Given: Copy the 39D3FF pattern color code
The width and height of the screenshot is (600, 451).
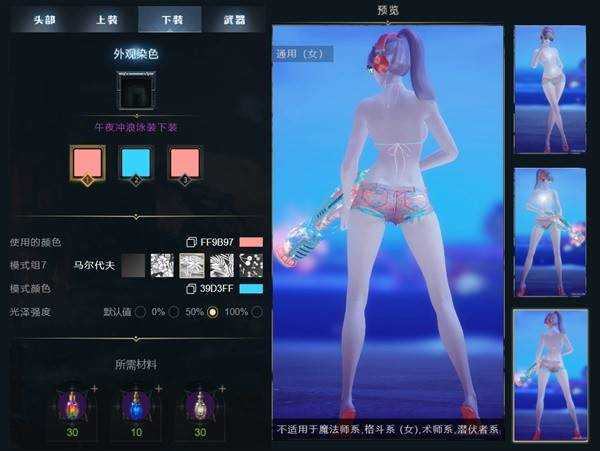Looking at the screenshot, I should click(191, 289).
